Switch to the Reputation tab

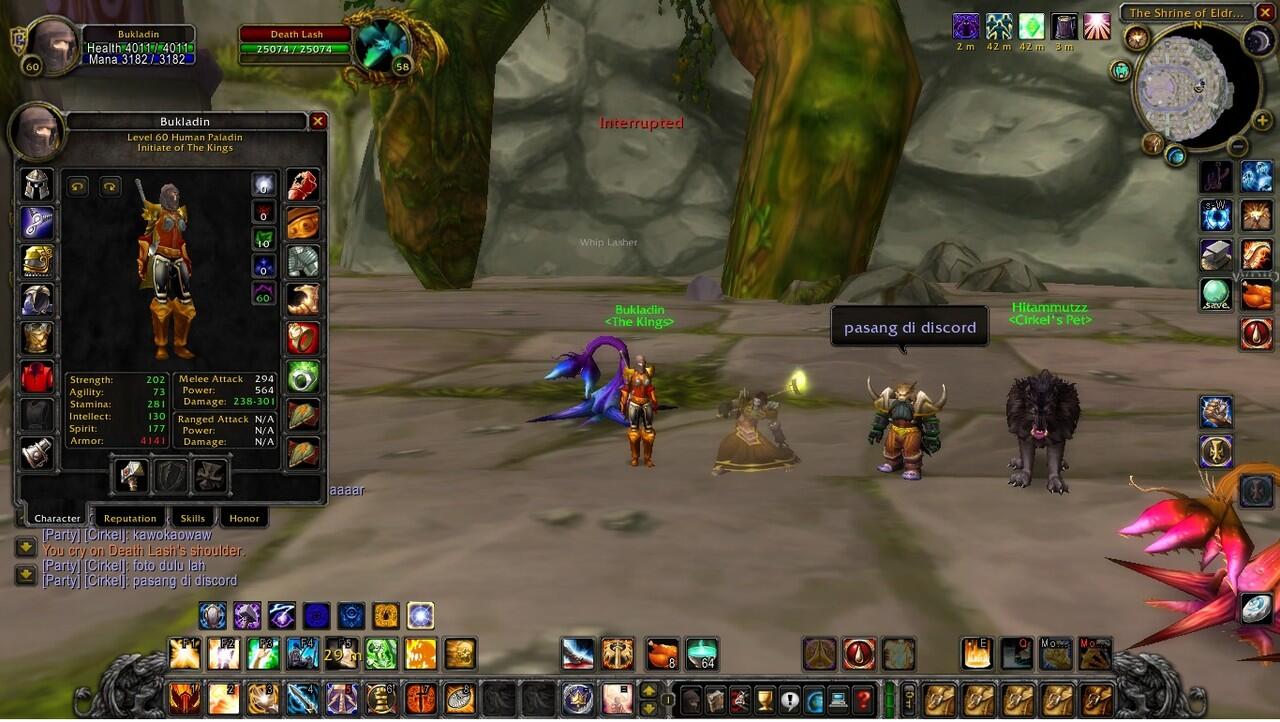pos(130,518)
